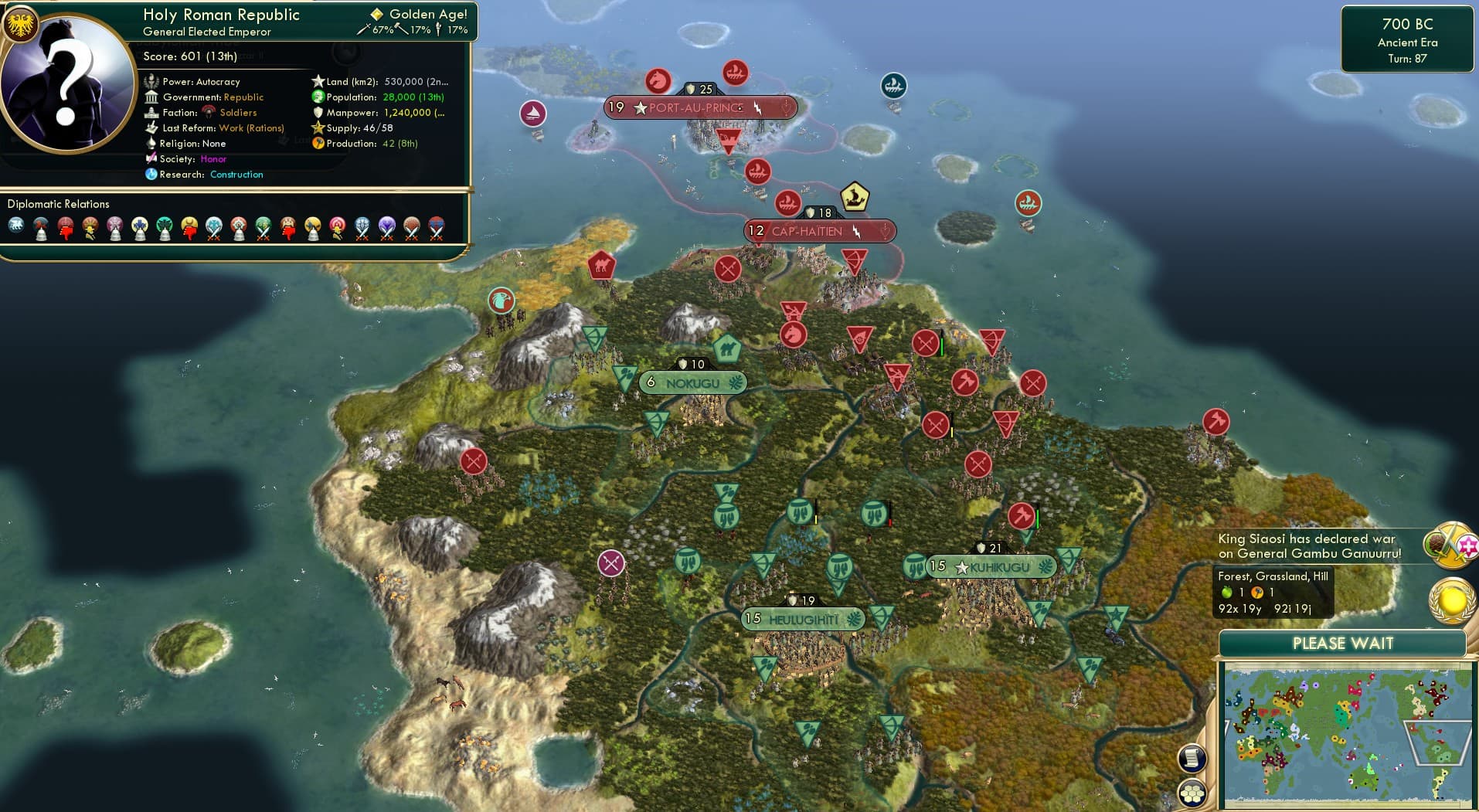This screenshot has width=1479, height=812.
Task: Open the Diplomatic Relations panel header
Action: [x=58, y=204]
